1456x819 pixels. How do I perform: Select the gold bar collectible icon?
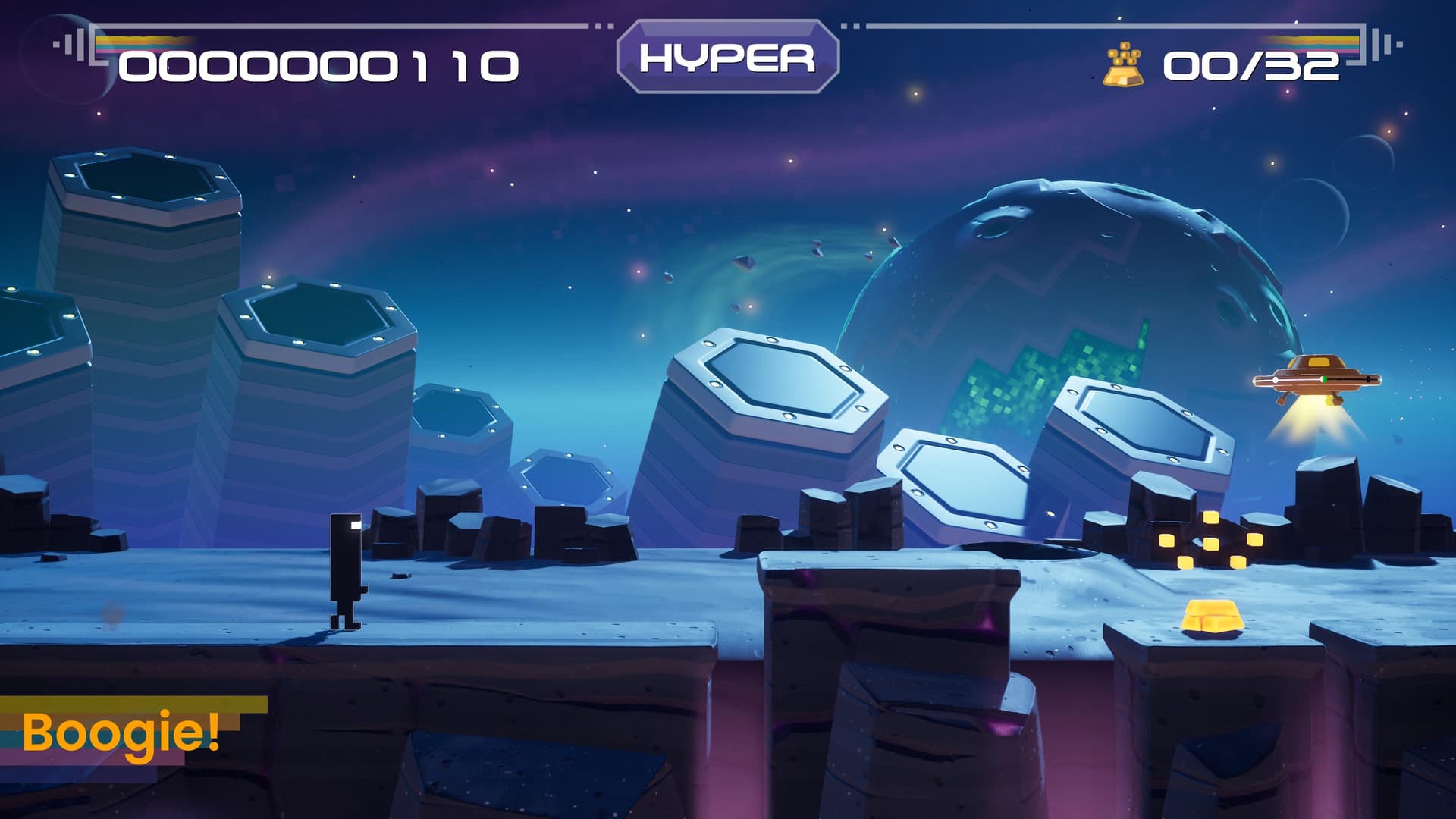pos(1123,65)
